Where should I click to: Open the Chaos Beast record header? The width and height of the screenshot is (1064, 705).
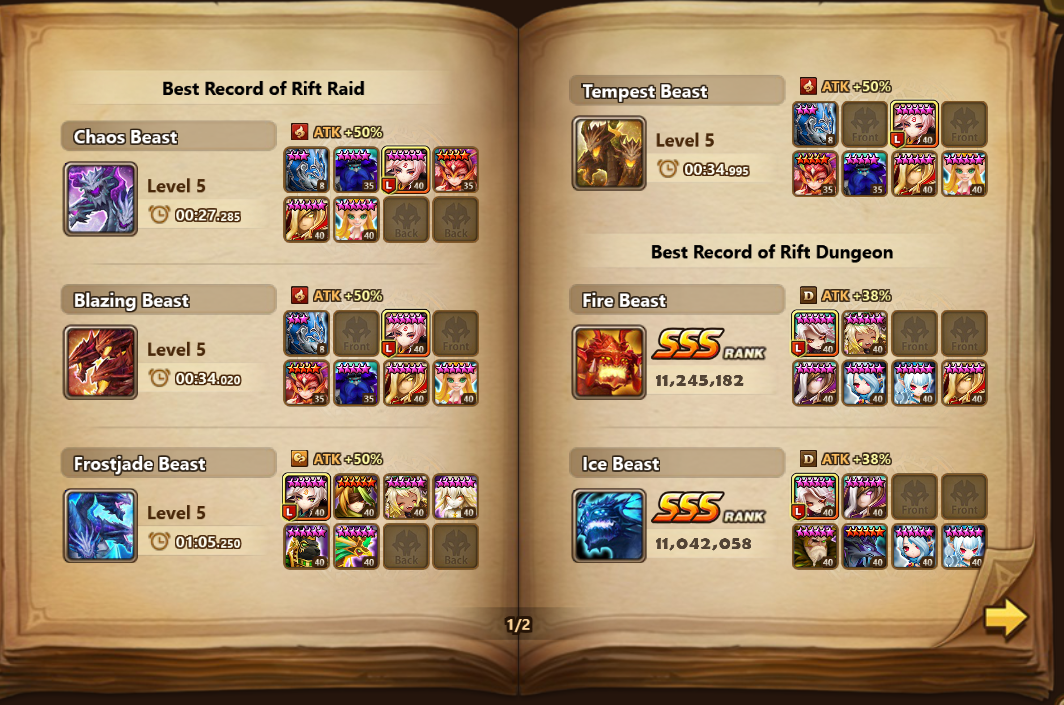[x=168, y=136]
